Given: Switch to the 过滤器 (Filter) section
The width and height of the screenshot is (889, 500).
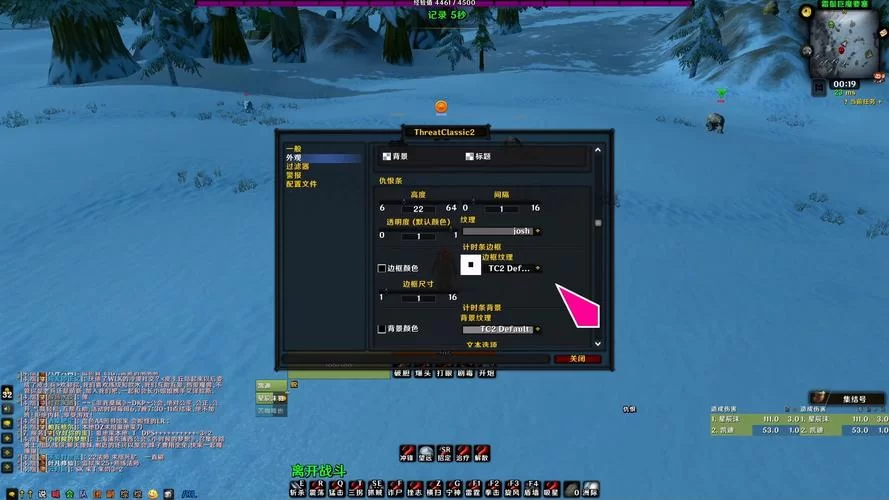Looking at the screenshot, I should 298,166.
